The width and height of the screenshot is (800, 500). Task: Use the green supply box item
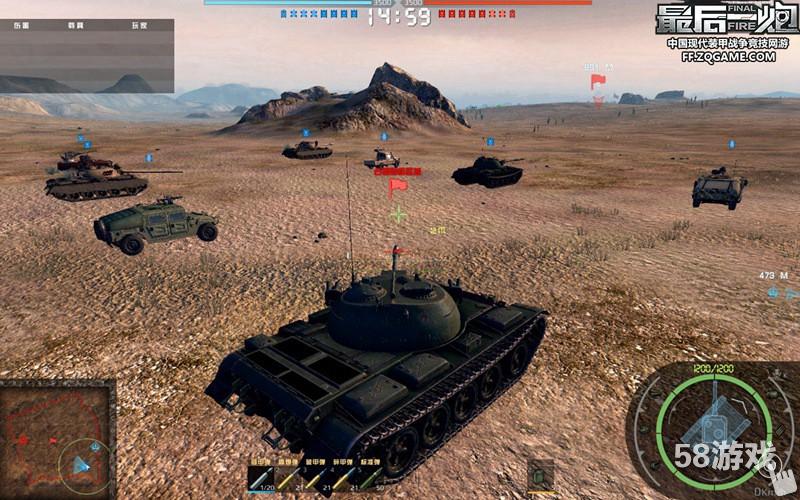pos(541,473)
